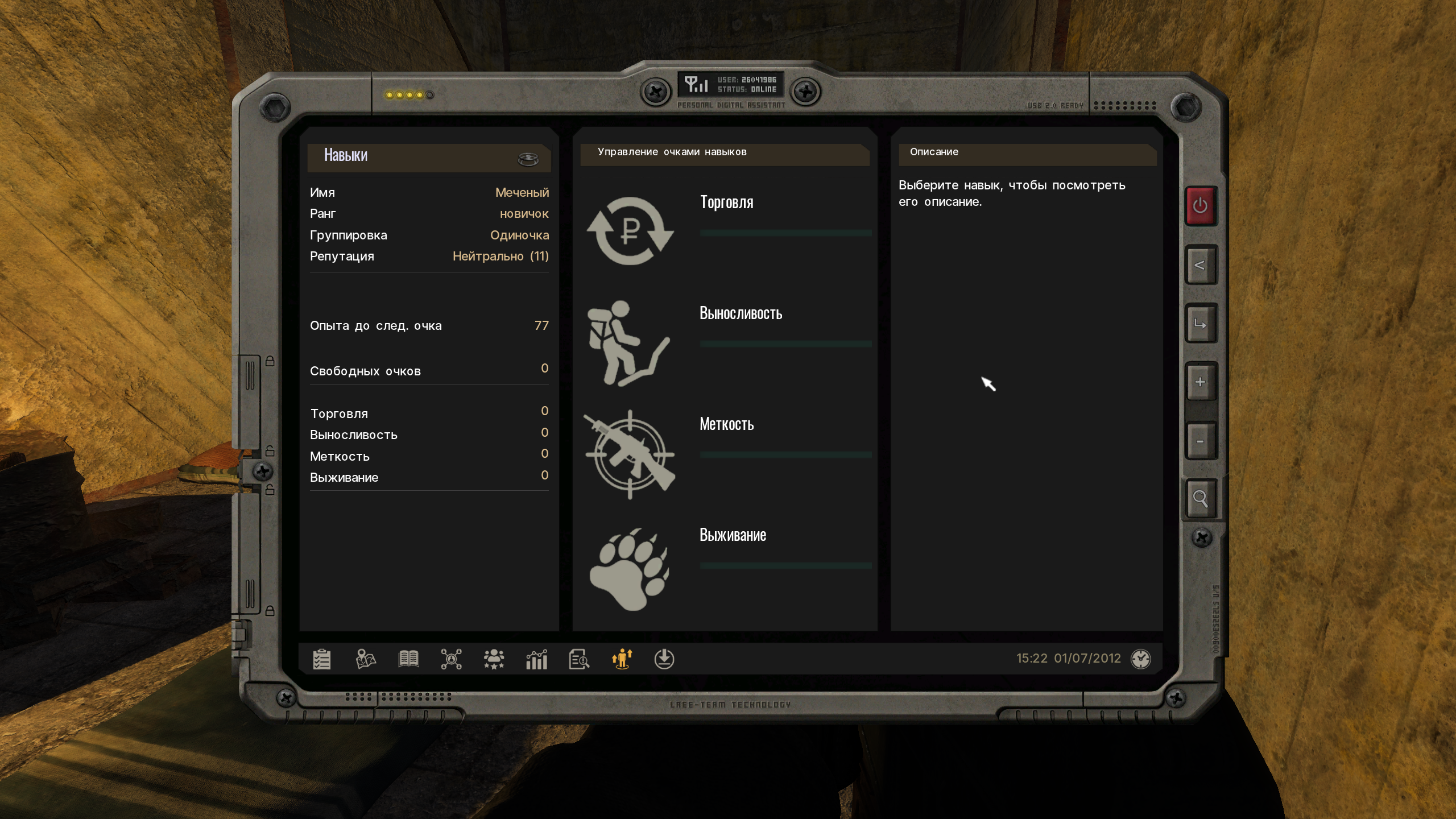Select the highlighted skills tab icon
Screen dimensions: 1456x819
pos(622,659)
